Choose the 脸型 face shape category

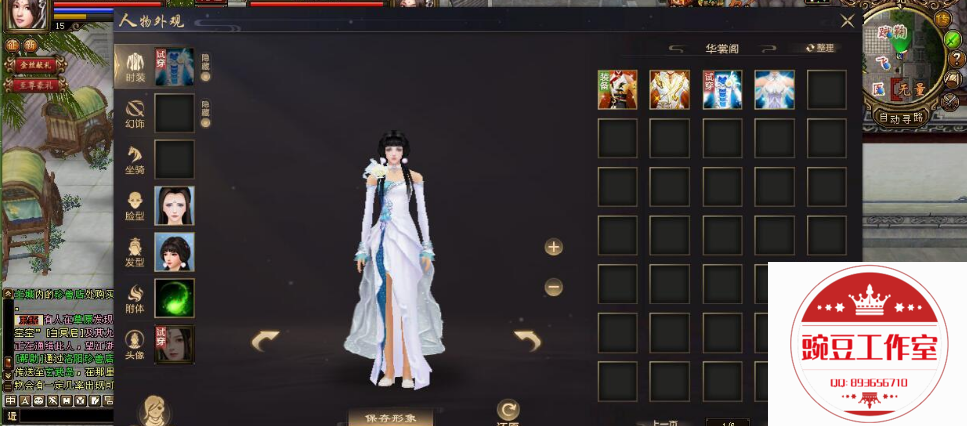(x=134, y=206)
